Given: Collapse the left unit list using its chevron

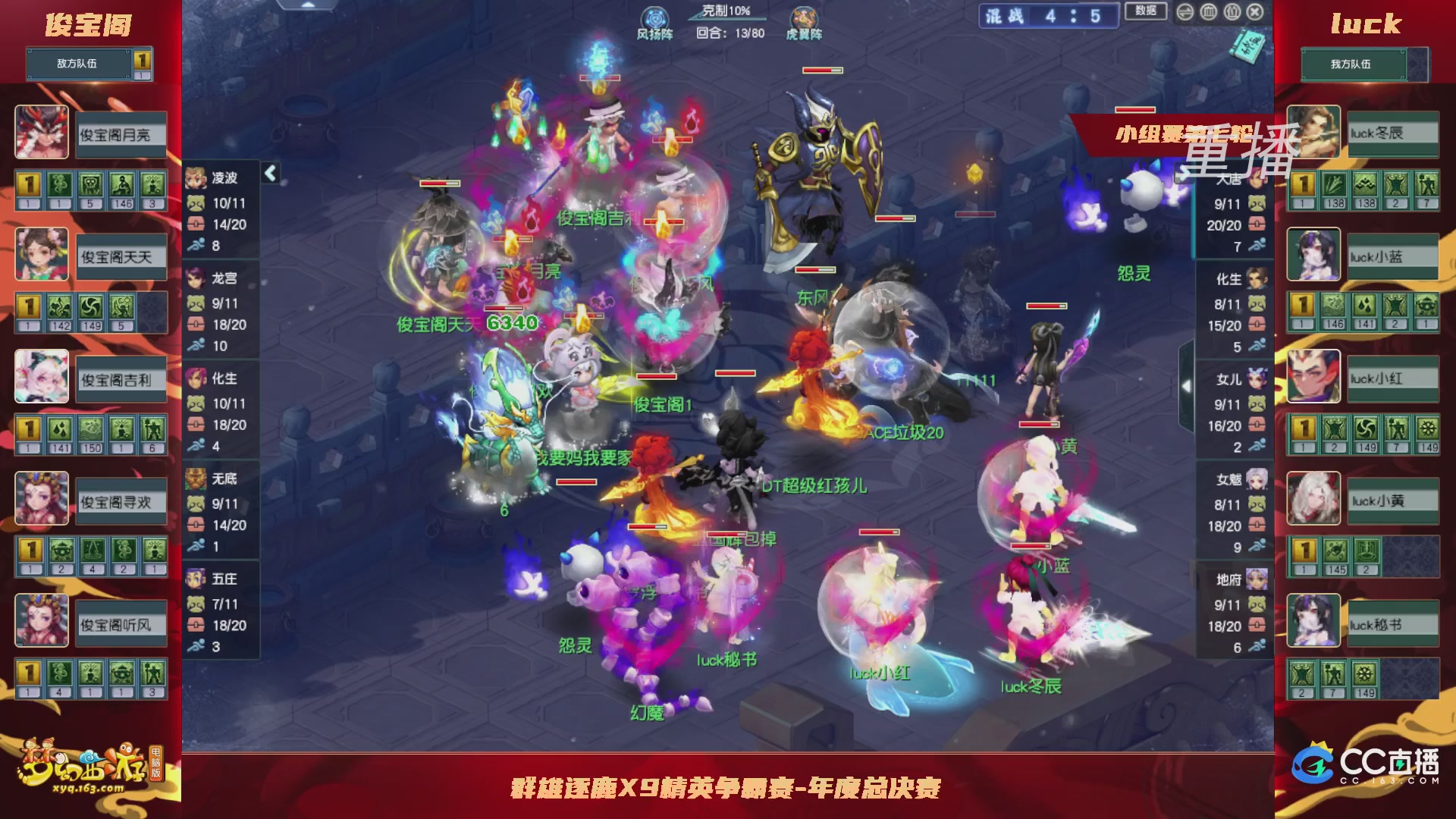Looking at the screenshot, I should point(269,173).
